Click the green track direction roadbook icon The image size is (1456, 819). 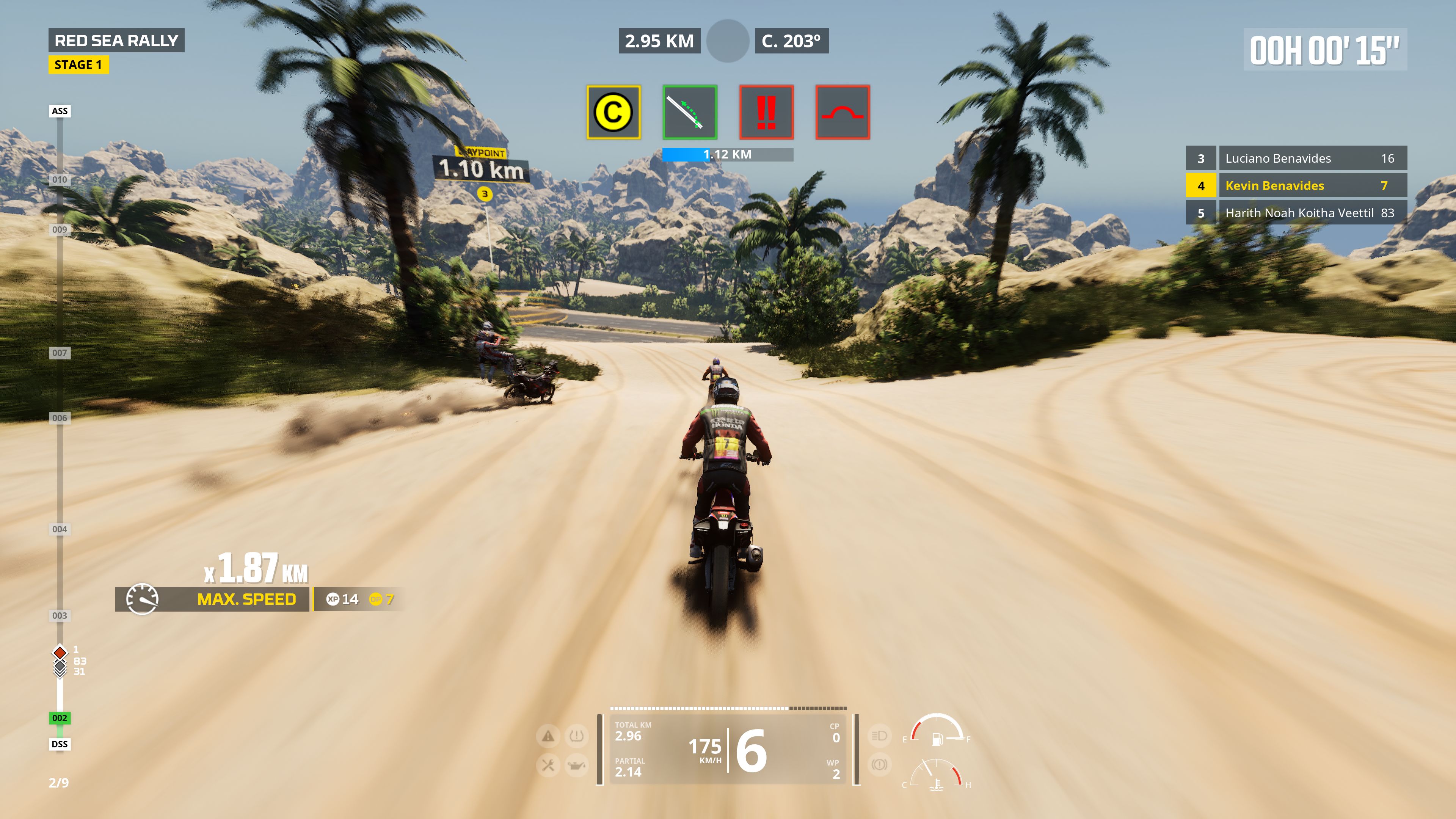(690, 112)
